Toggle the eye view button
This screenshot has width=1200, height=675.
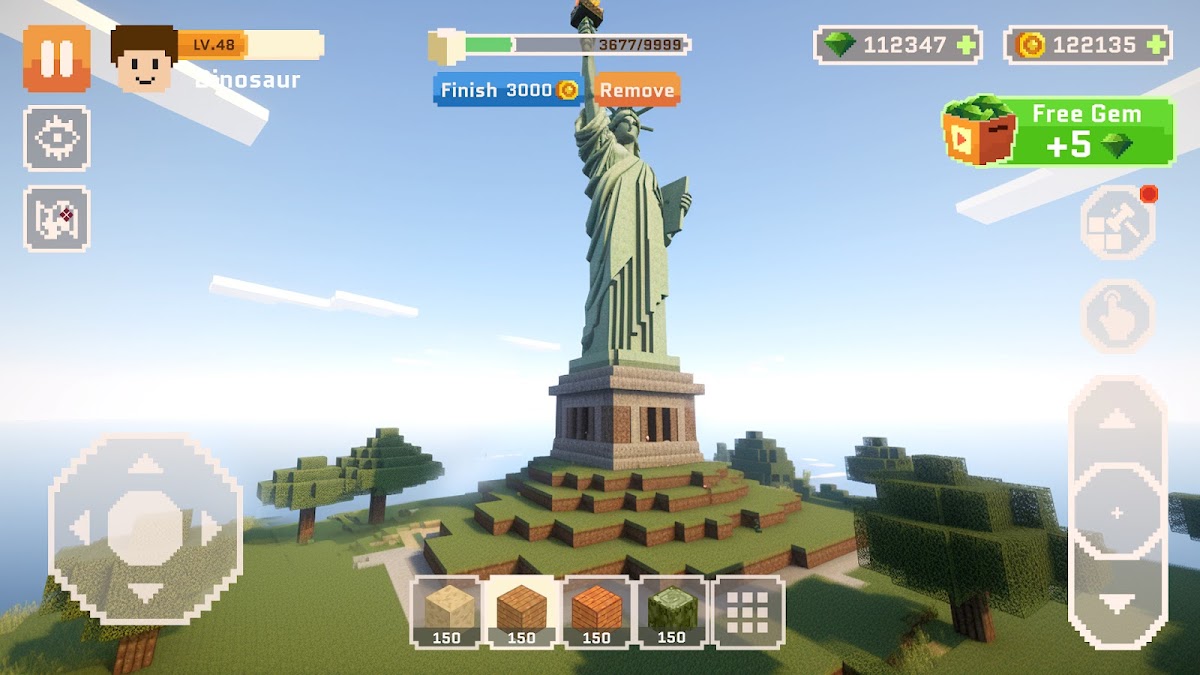pyautogui.click(x=57, y=138)
